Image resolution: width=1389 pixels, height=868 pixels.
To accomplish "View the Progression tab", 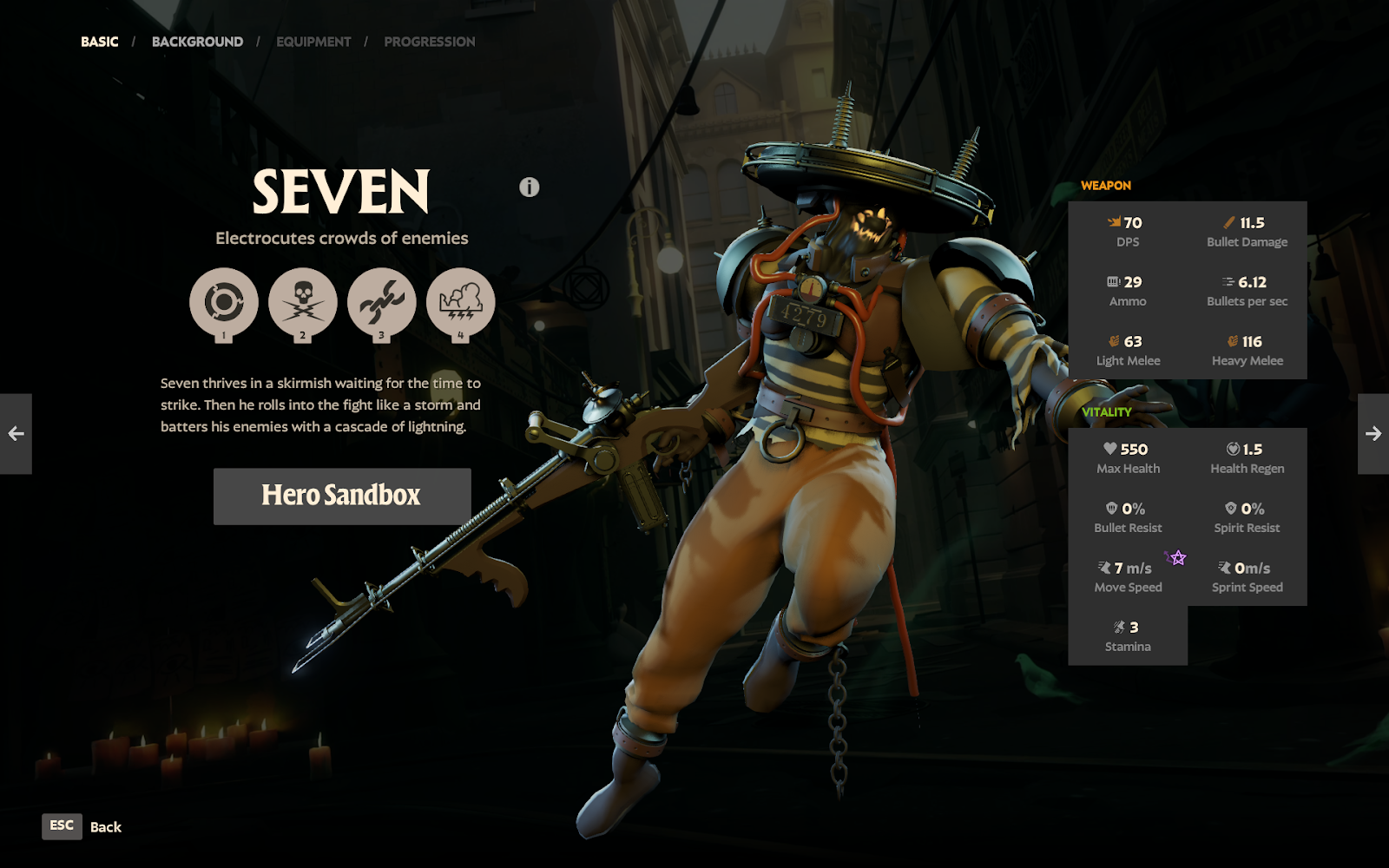I will click(x=429, y=42).
